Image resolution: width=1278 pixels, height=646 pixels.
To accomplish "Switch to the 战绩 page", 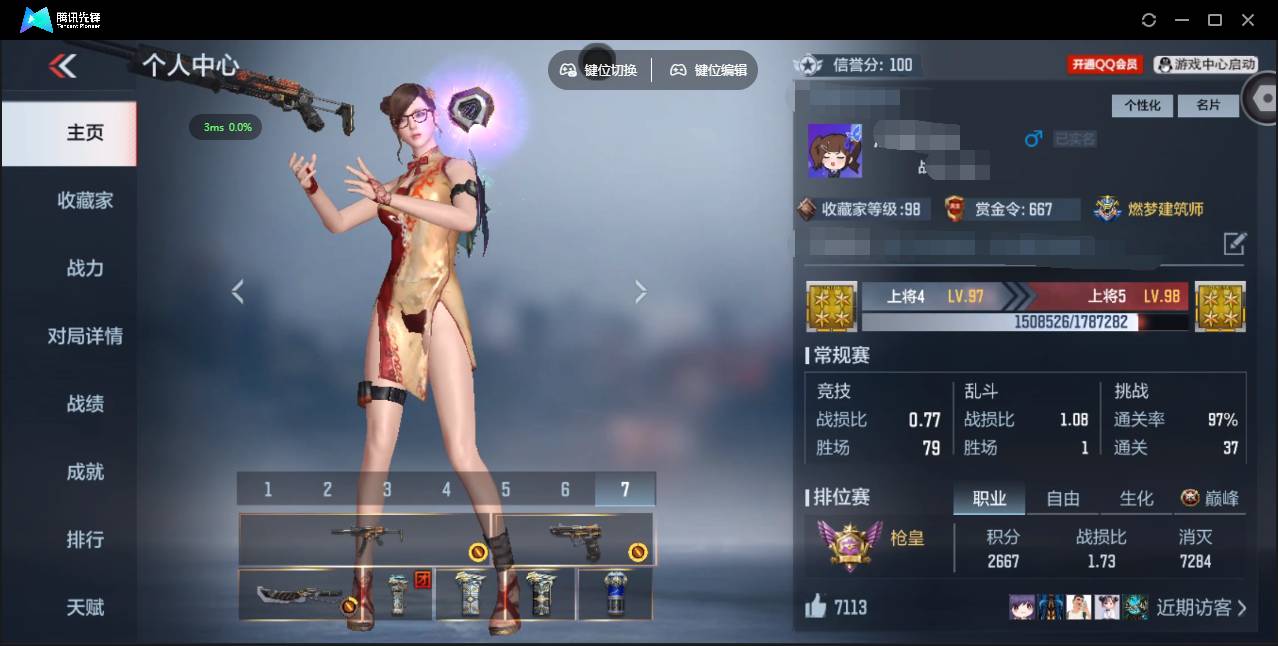I will (x=85, y=404).
